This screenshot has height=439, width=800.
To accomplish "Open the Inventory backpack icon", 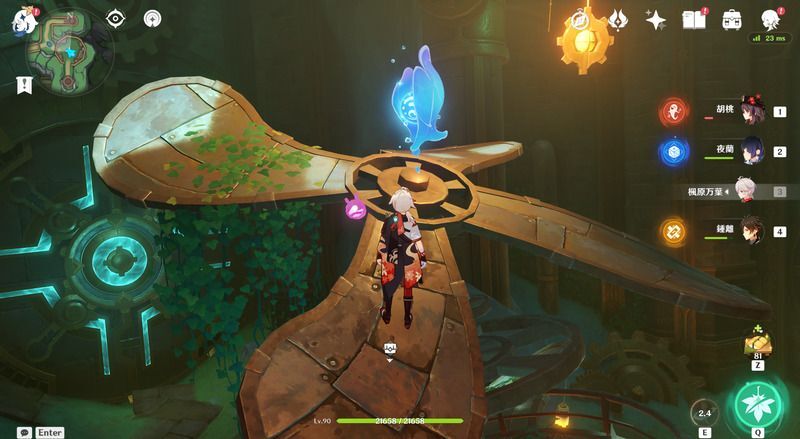I will (x=732, y=19).
